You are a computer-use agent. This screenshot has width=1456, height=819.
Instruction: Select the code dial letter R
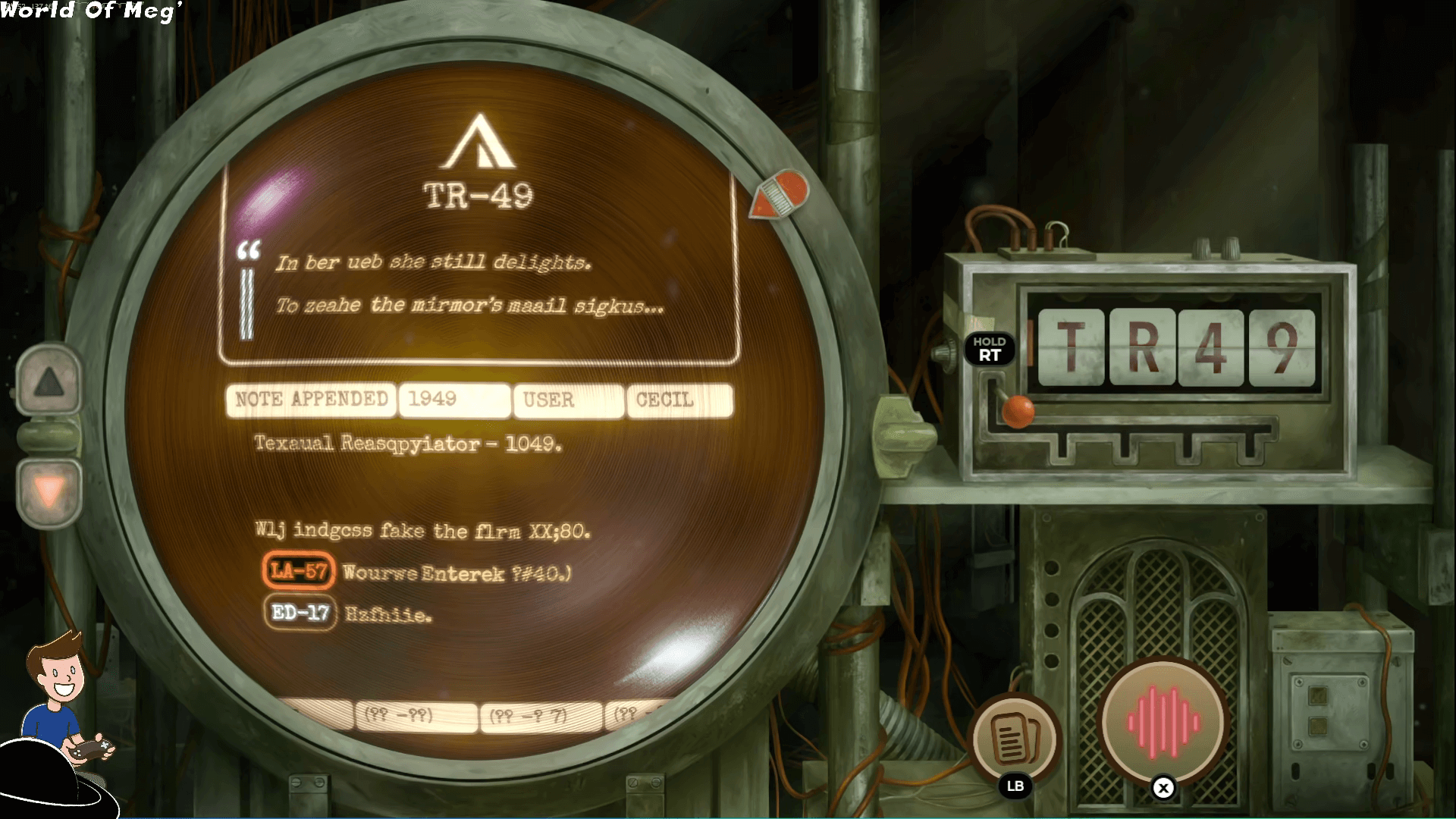coord(1143,347)
